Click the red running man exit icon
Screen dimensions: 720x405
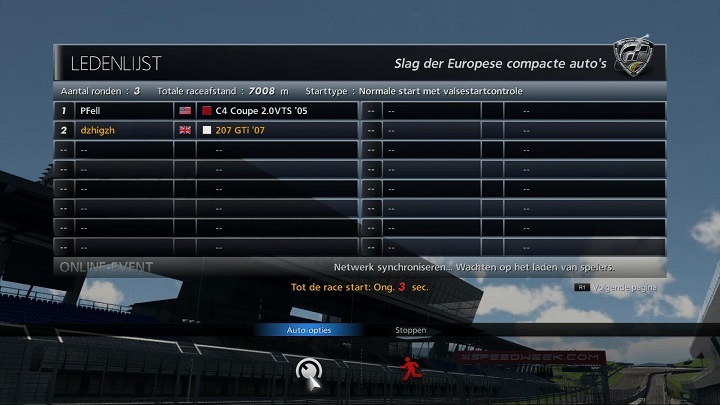tap(409, 370)
